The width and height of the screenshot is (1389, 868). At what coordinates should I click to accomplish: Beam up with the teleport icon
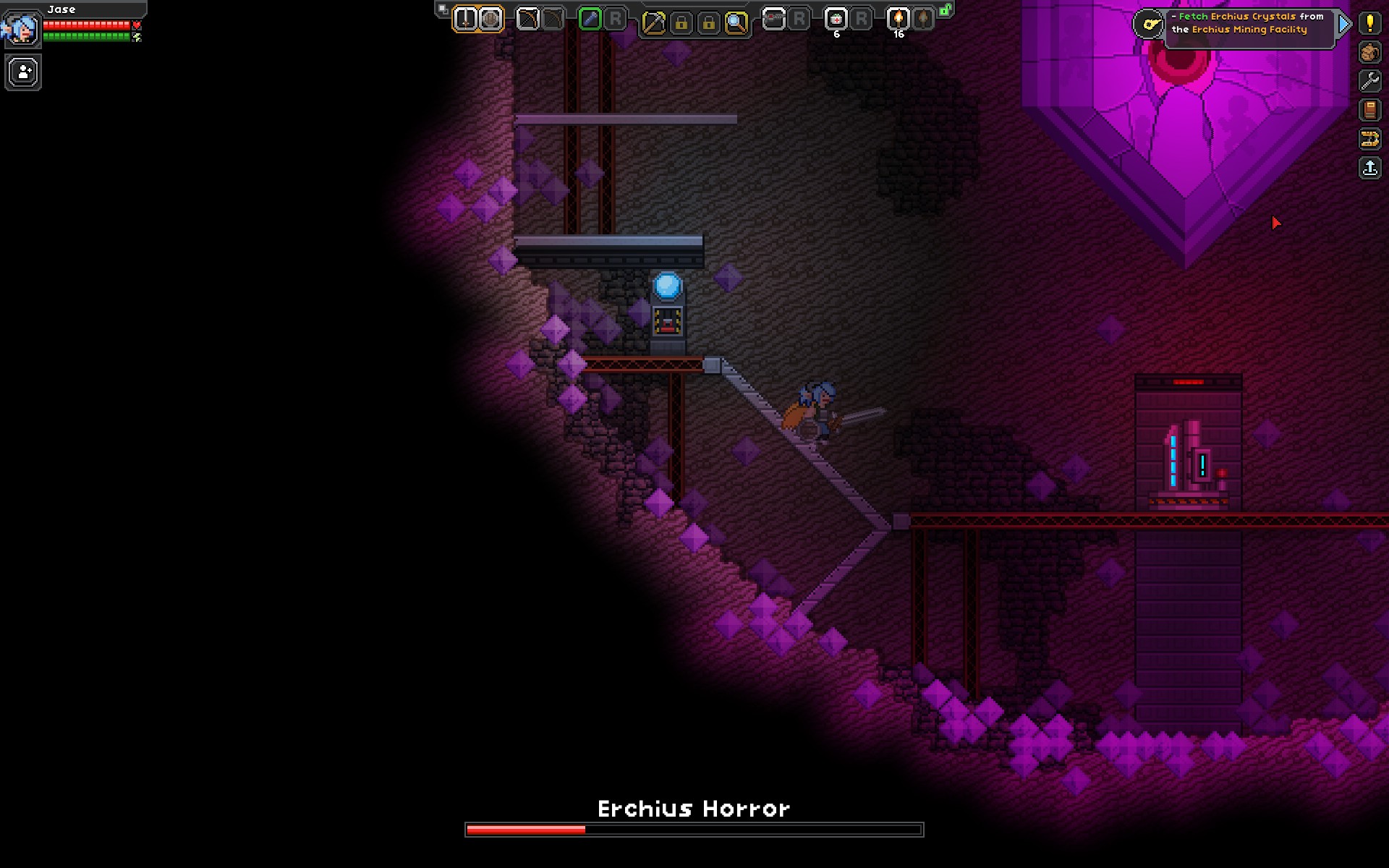[1369, 169]
